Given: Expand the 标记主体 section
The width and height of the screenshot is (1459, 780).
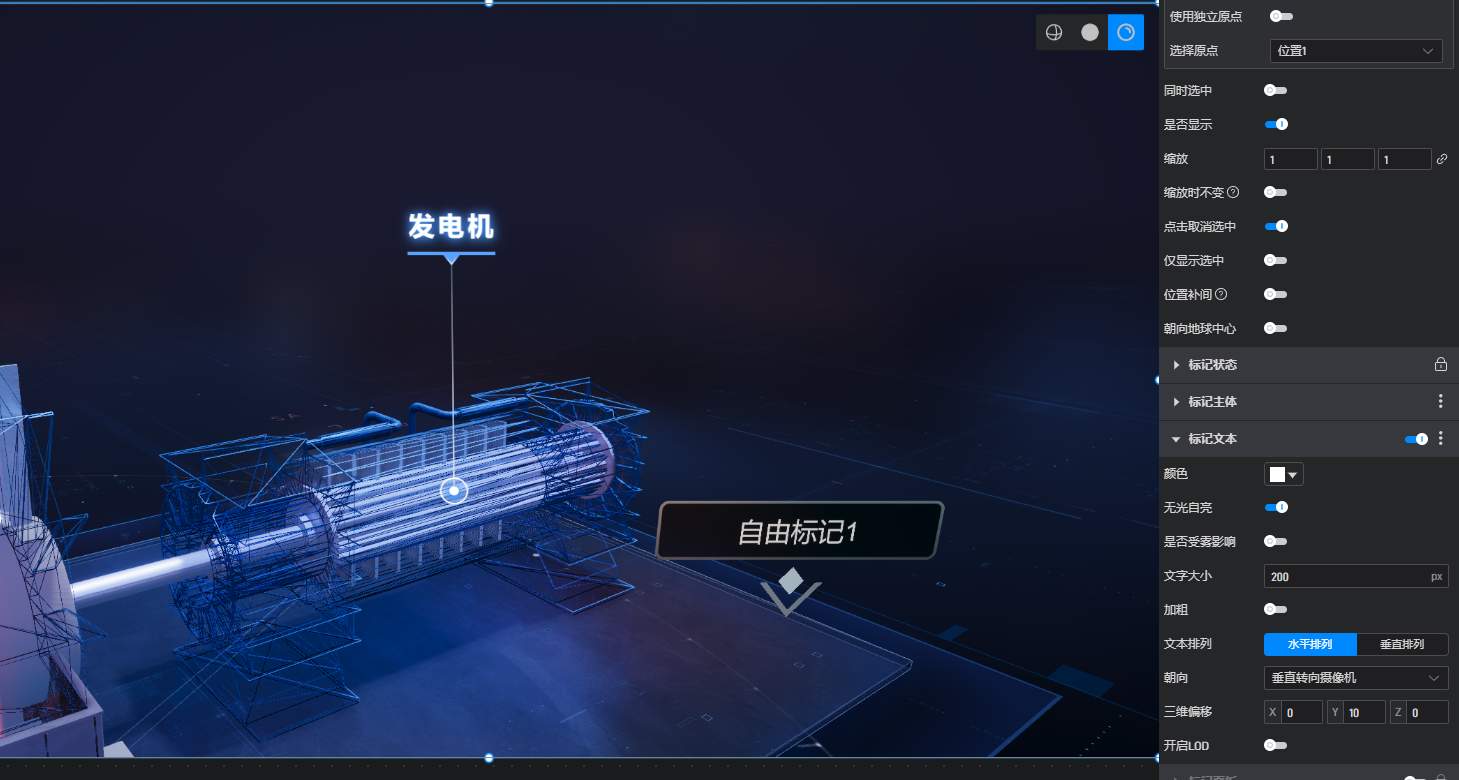Looking at the screenshot, I should 1212,402.
